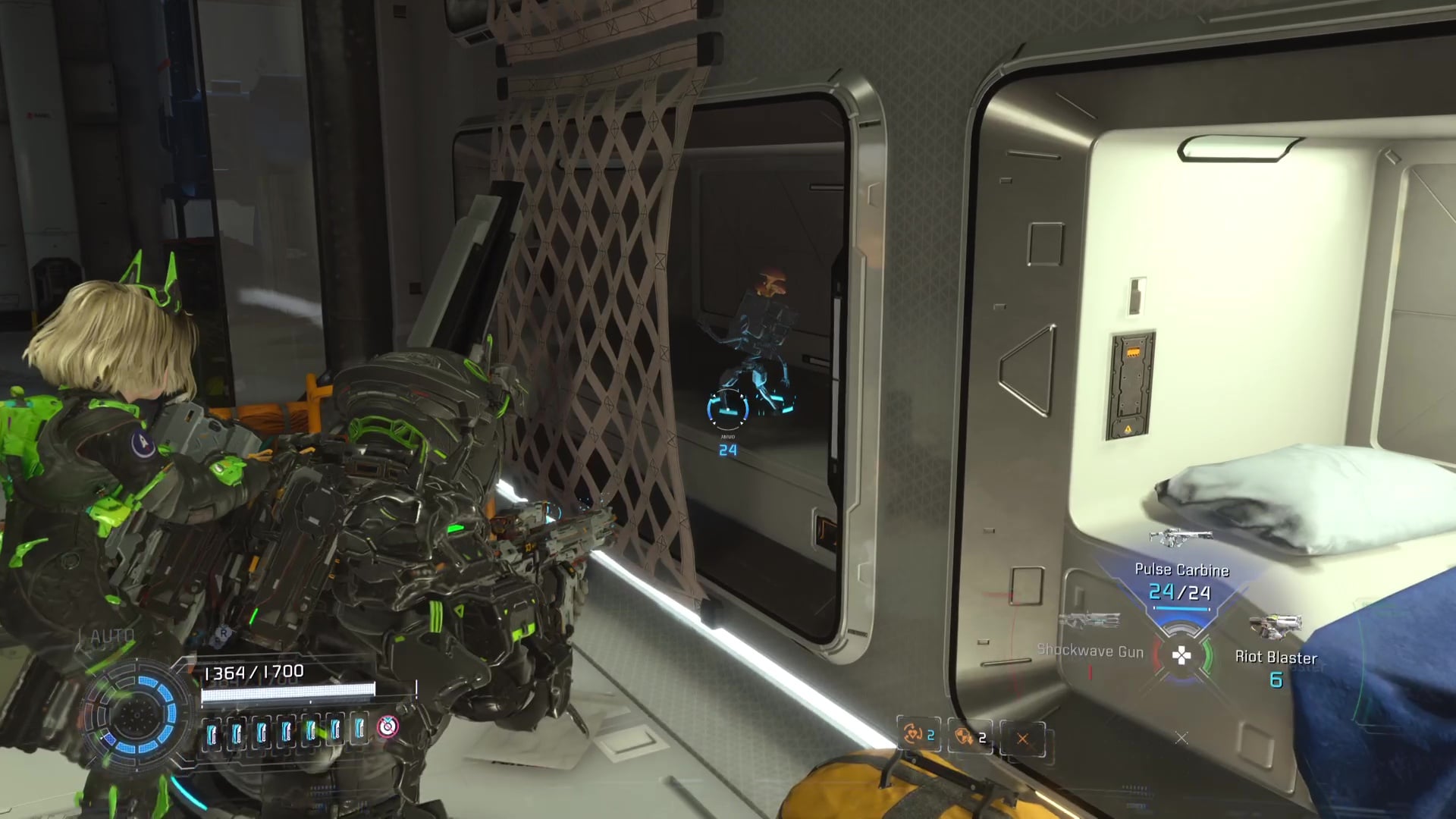Switch to the Shockwave Gun
This screenshot has width=1456, height=819.
(x=1090, y=650)
